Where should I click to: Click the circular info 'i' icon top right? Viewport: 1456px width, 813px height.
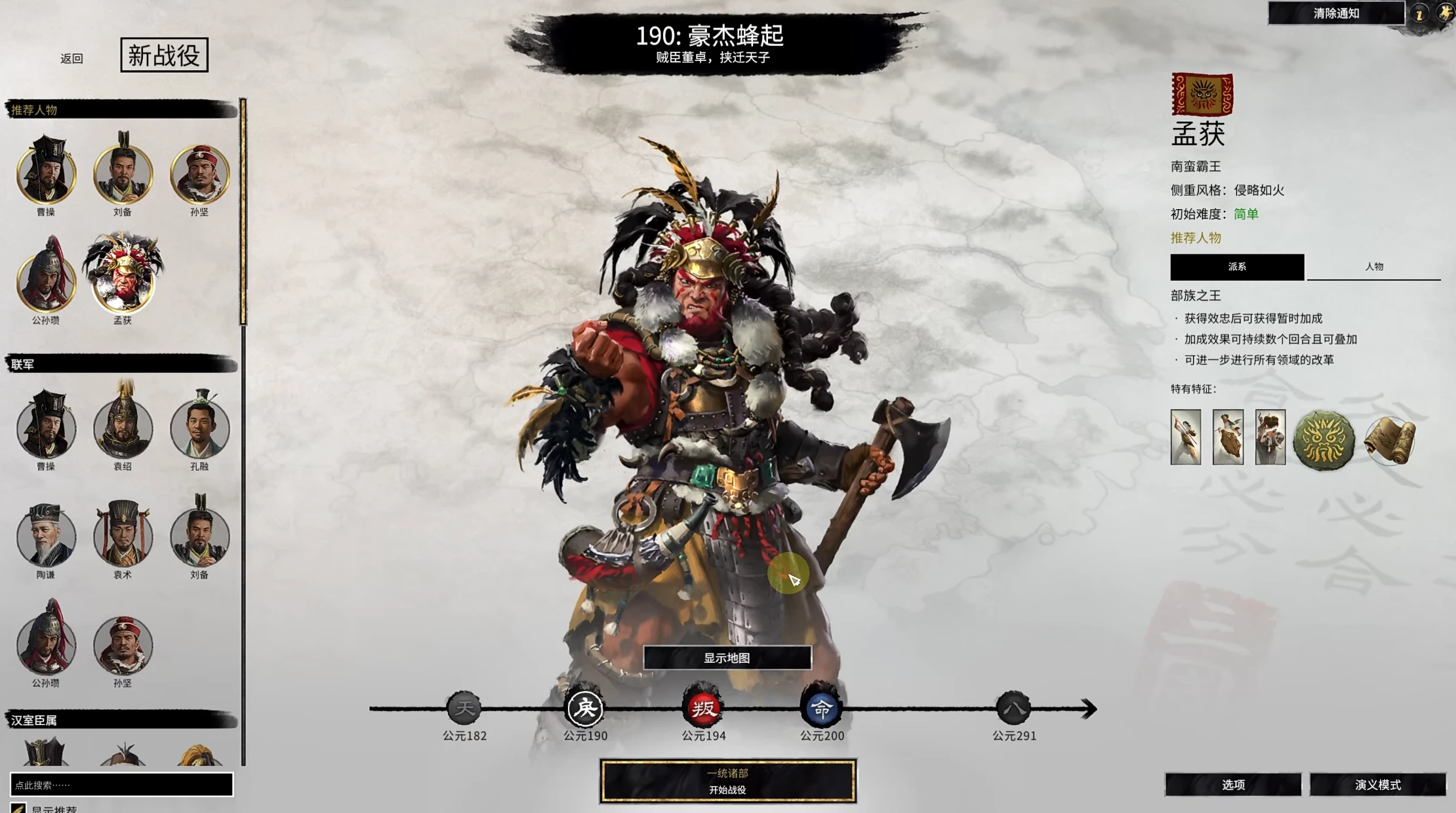1409,13
